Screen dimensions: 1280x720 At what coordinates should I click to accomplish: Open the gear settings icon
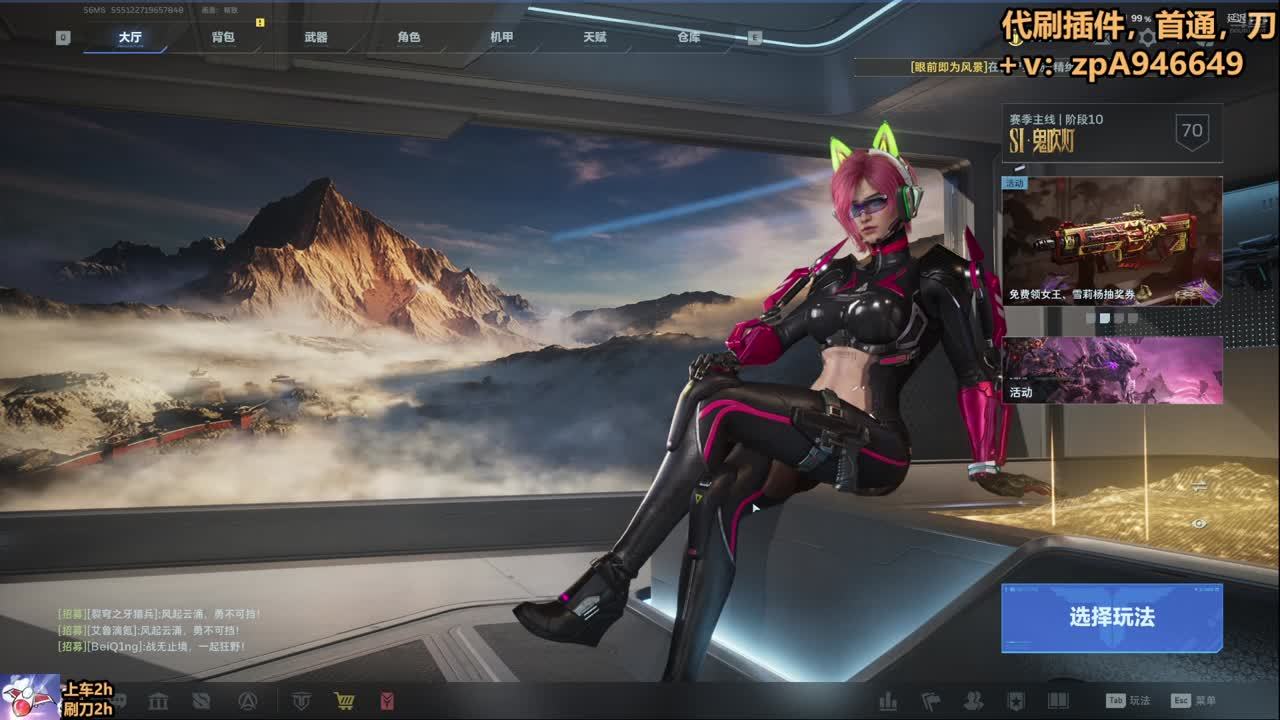(1147, 38)
